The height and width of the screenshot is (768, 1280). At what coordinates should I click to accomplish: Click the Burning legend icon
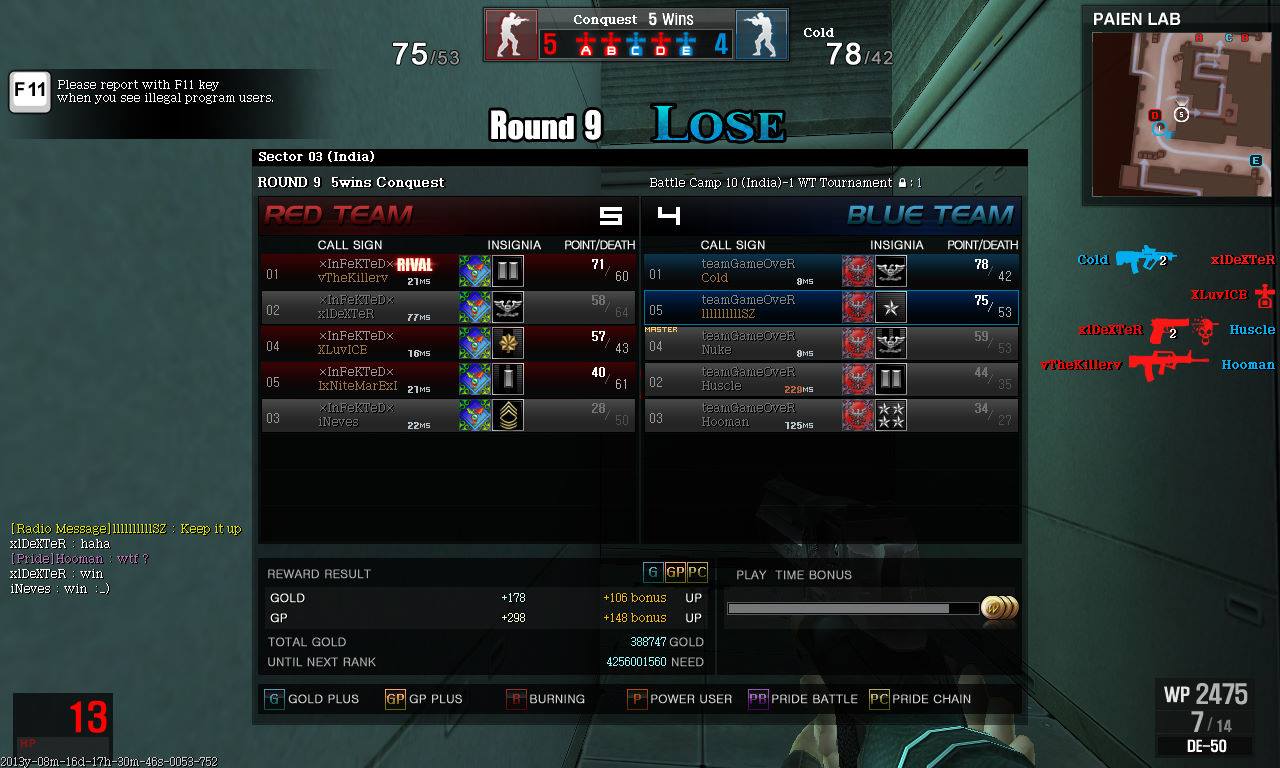click(x=516, y=699)
